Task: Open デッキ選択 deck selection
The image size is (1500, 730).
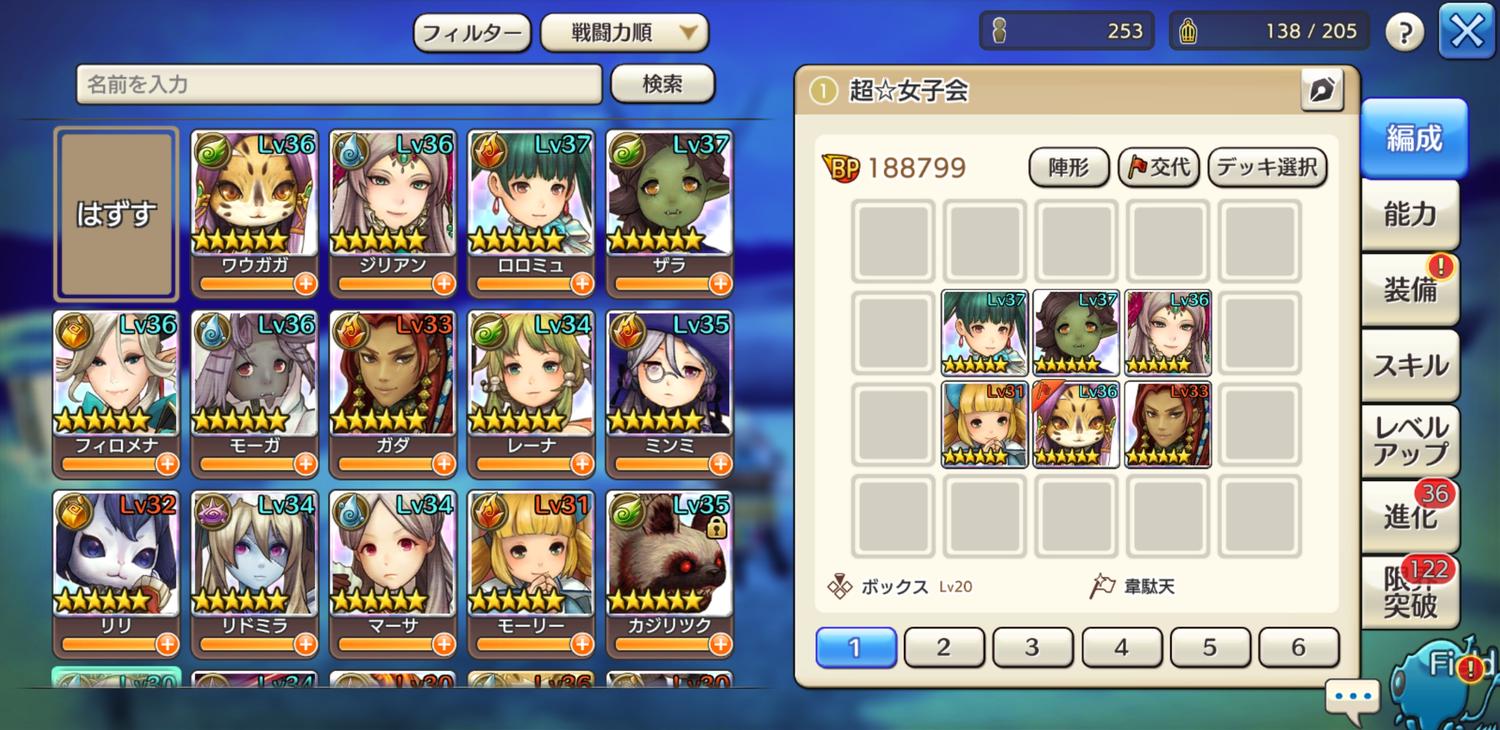Action: pyautogui.click(x=1267, y=167)
